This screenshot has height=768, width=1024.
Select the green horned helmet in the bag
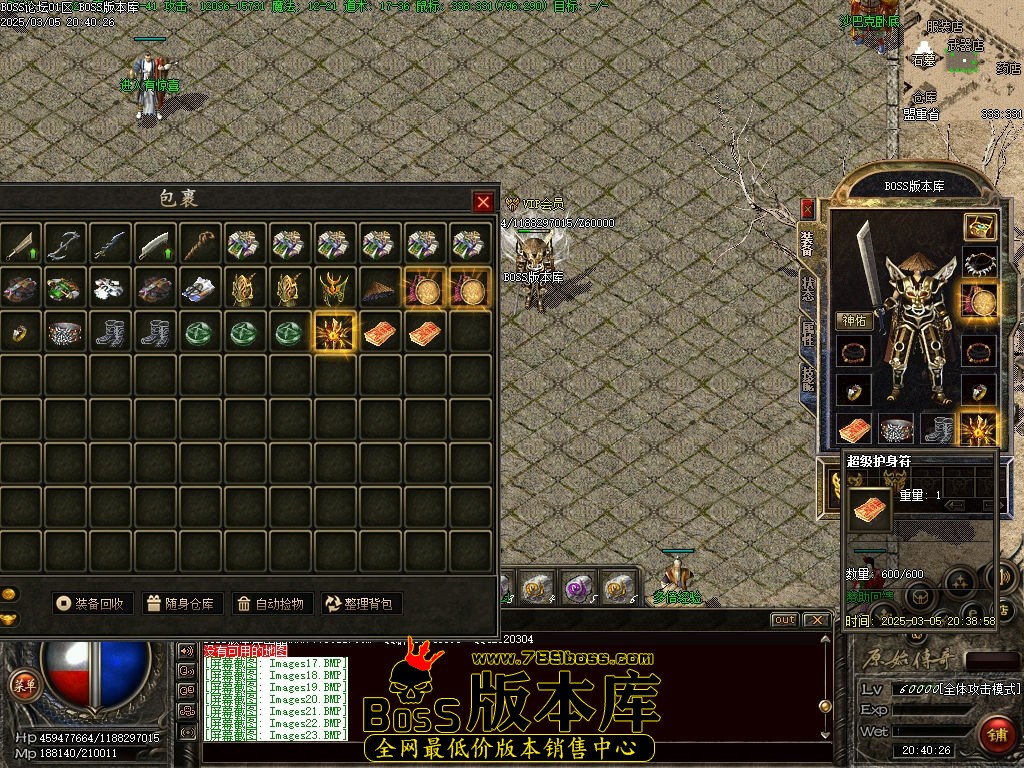332,289
